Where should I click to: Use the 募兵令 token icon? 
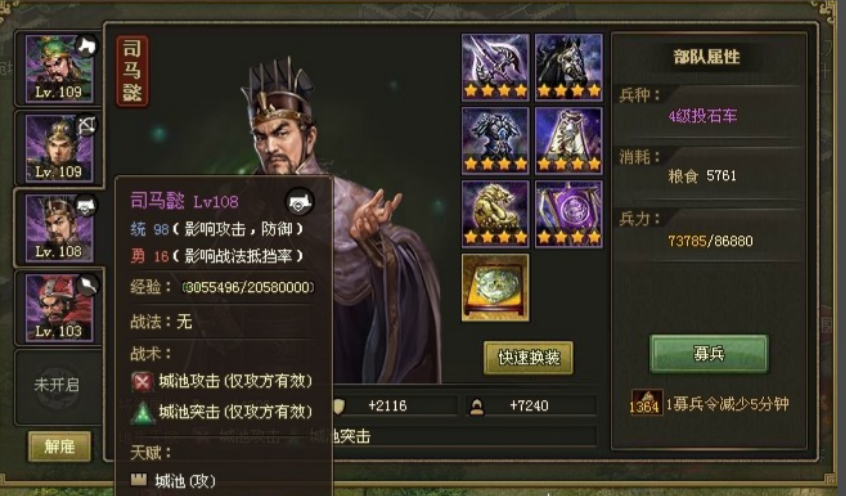(x=645, y=403)
